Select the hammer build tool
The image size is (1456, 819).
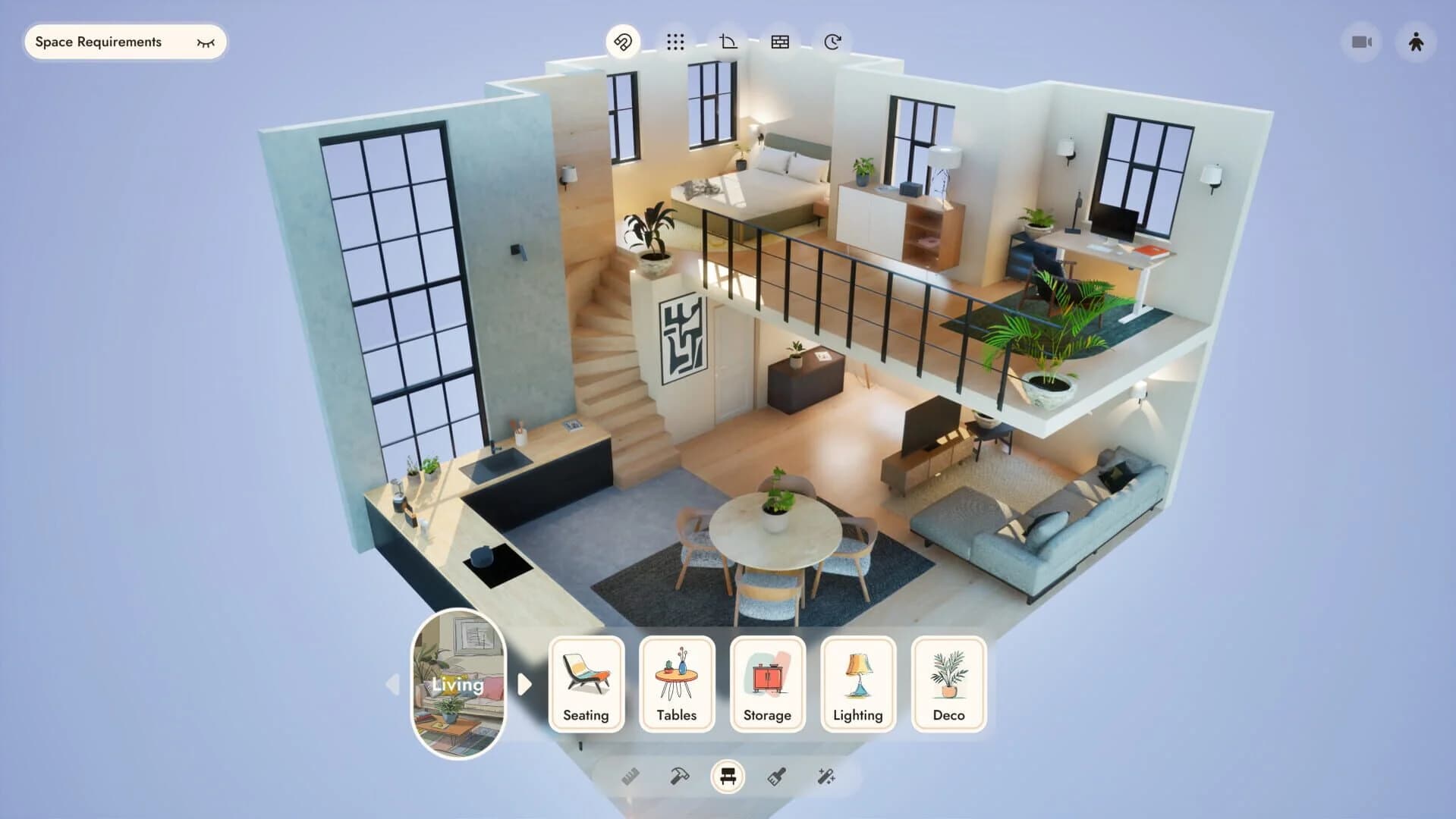pos(679,776)
